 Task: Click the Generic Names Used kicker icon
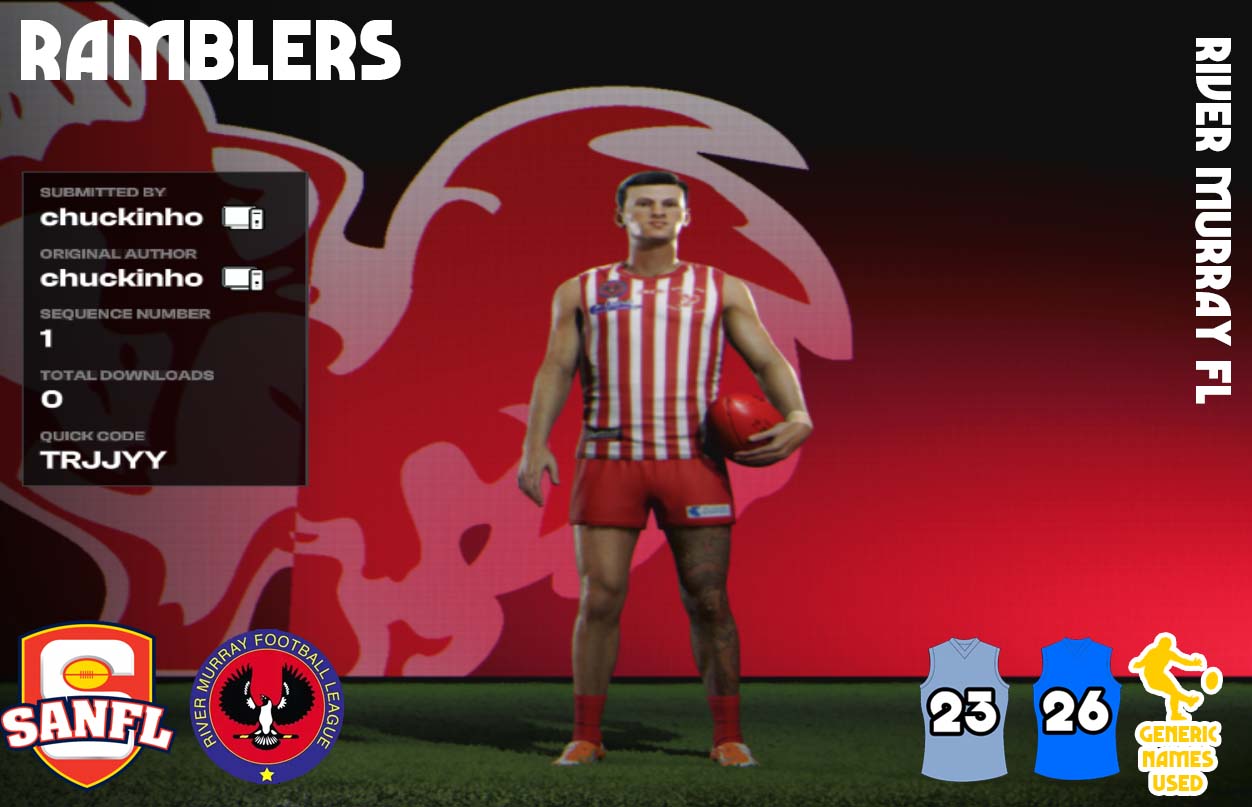[1176, 712]
